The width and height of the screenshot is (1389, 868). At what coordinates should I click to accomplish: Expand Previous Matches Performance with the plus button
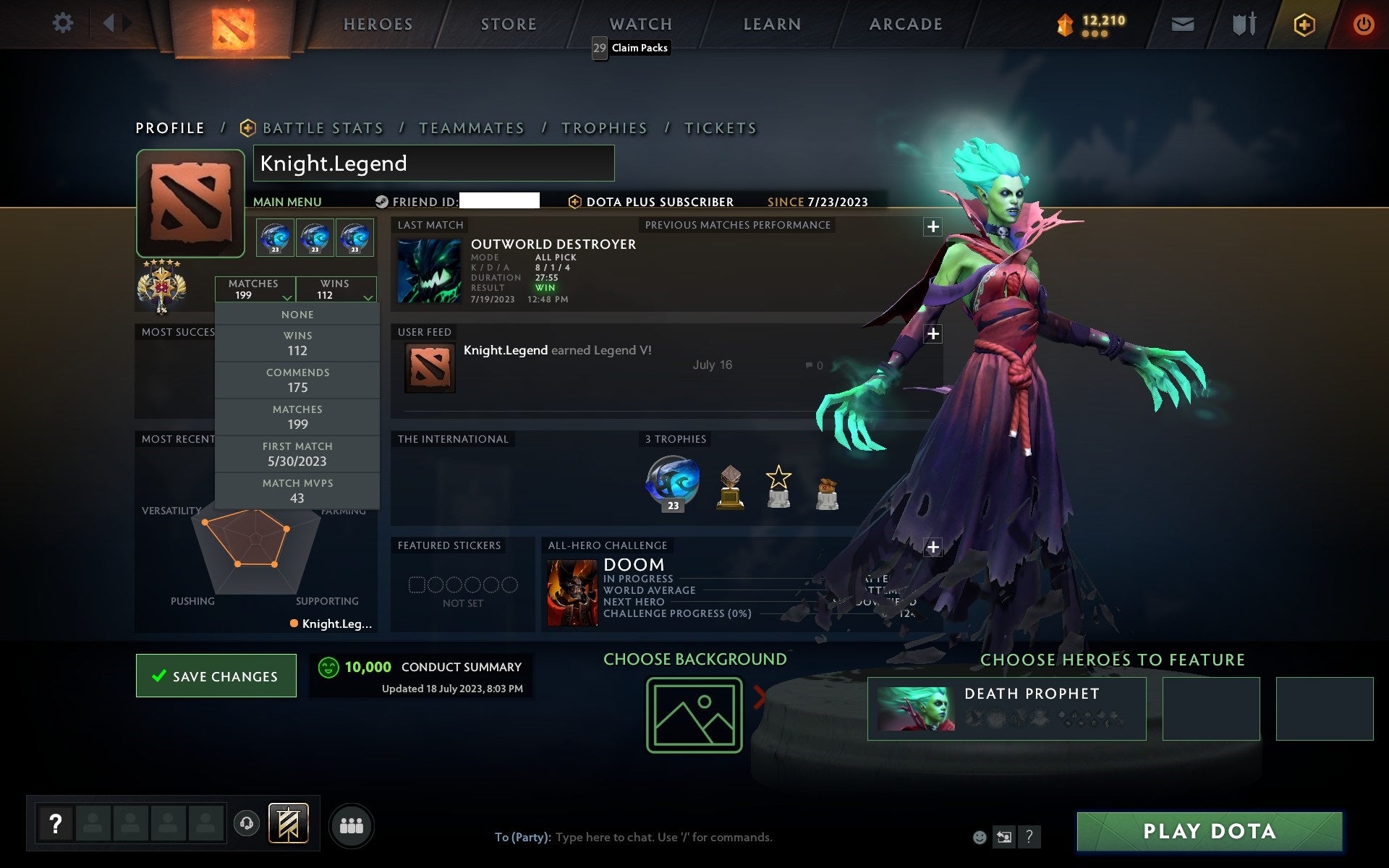[x=932, y=226]
